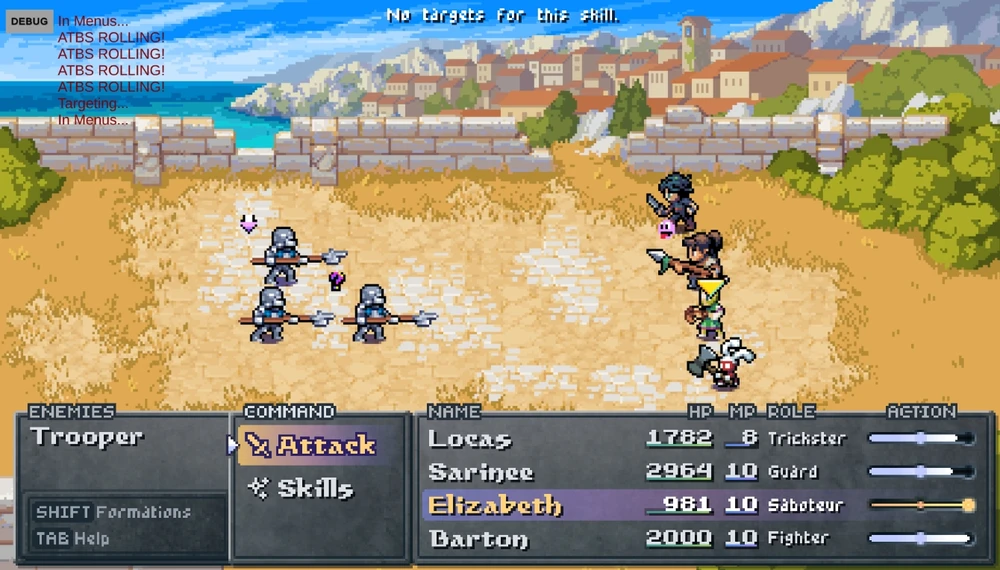This screenshot has height=570, width=1000.
Task: Select Trooper in the enemies list
Action: click(87, 437)
